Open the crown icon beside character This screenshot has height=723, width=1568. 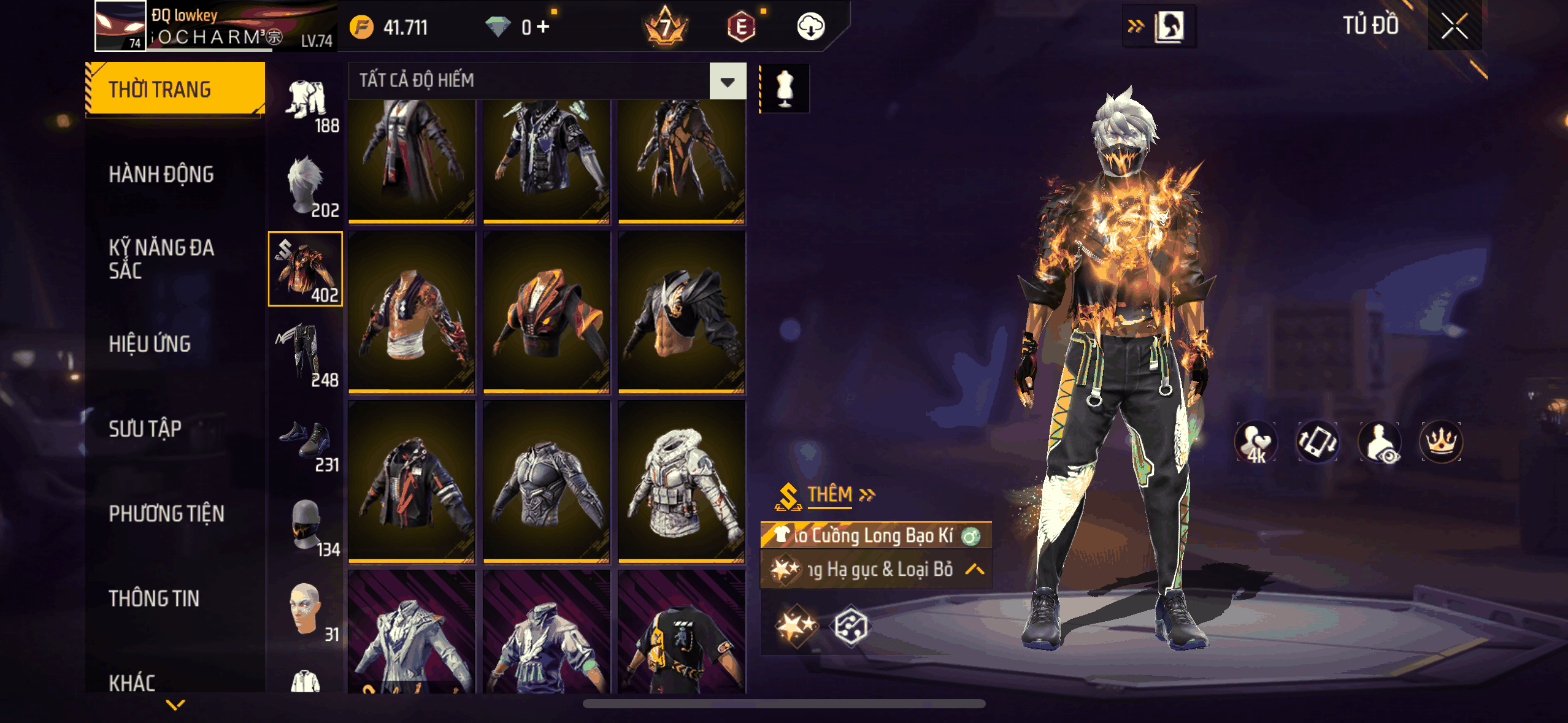(1440, 442)
